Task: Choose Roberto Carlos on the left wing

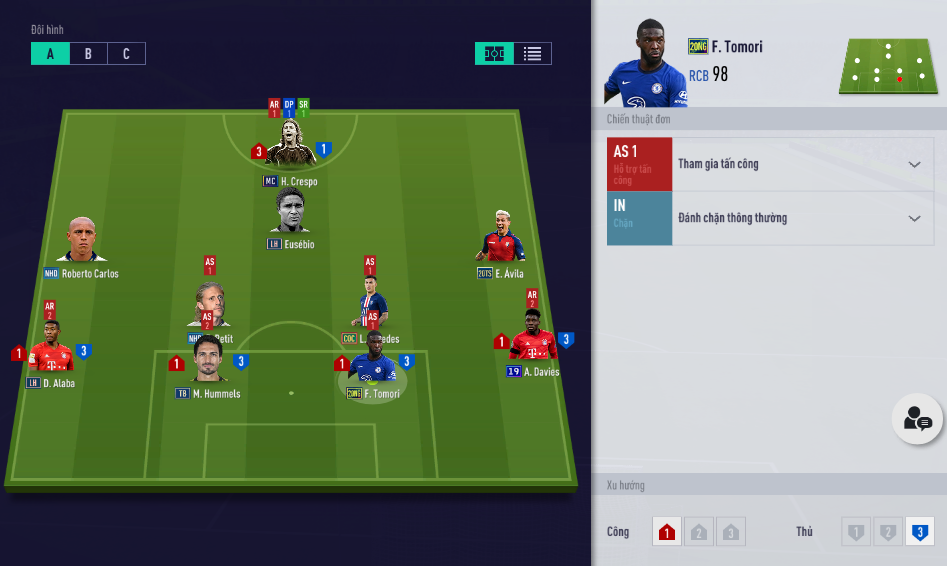Action: tap(81, 241)
